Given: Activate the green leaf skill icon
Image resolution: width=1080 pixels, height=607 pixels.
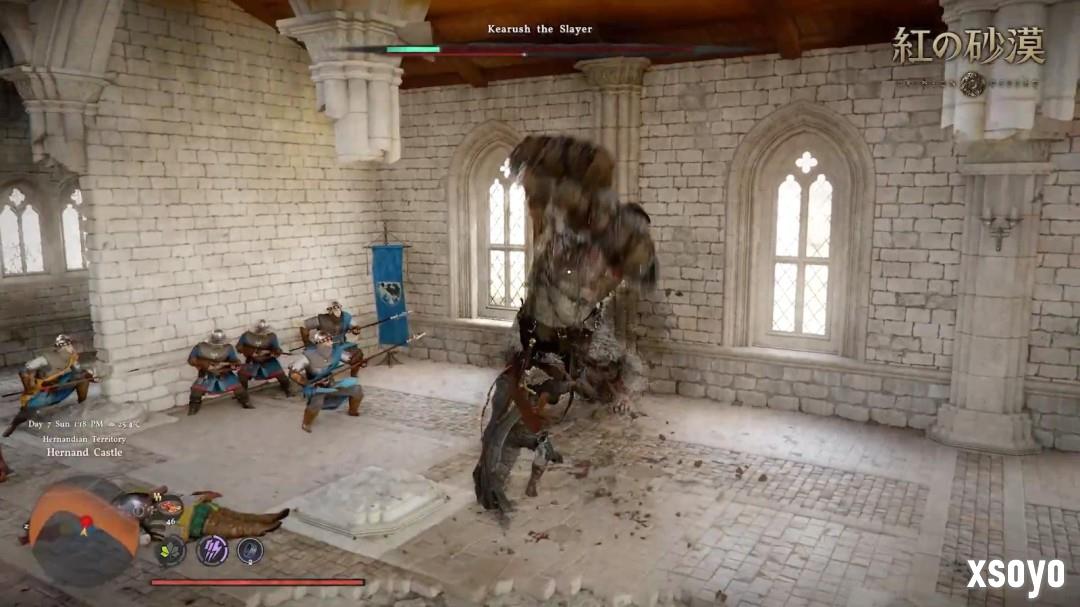Looking at the screenshot, I should [x=171, y=550].
